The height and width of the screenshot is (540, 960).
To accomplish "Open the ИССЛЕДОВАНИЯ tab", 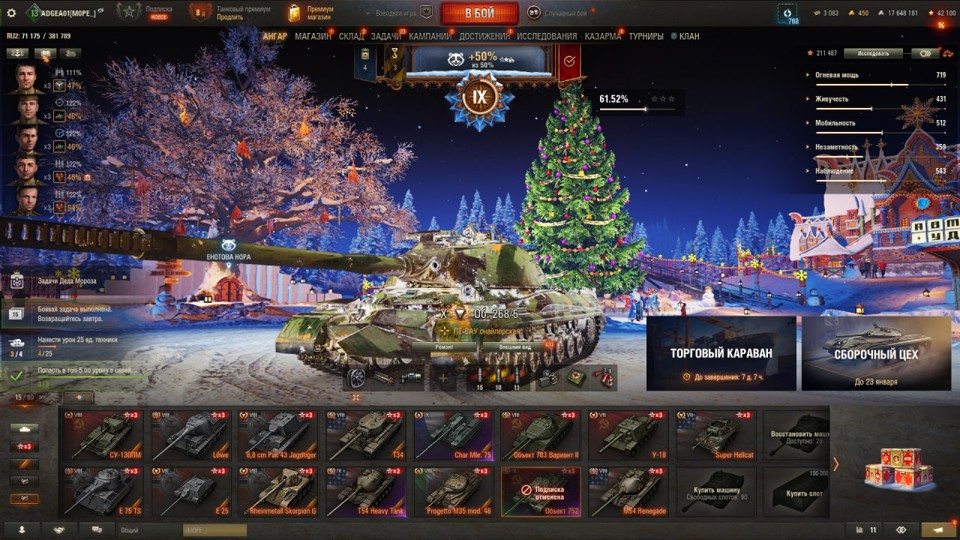I will [x=546, y=36].
